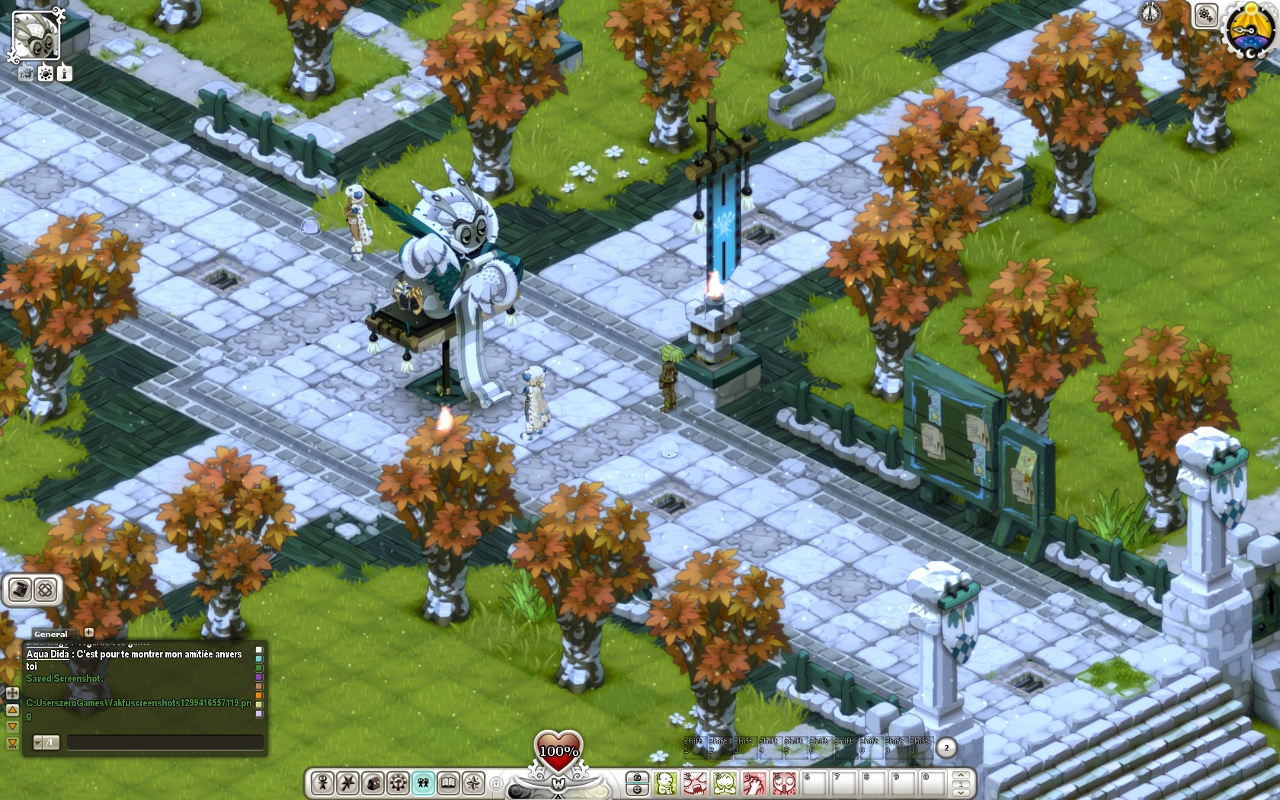Switch to the General chat tab
The height and width of the screenshot is (800, 1280).
50,634
